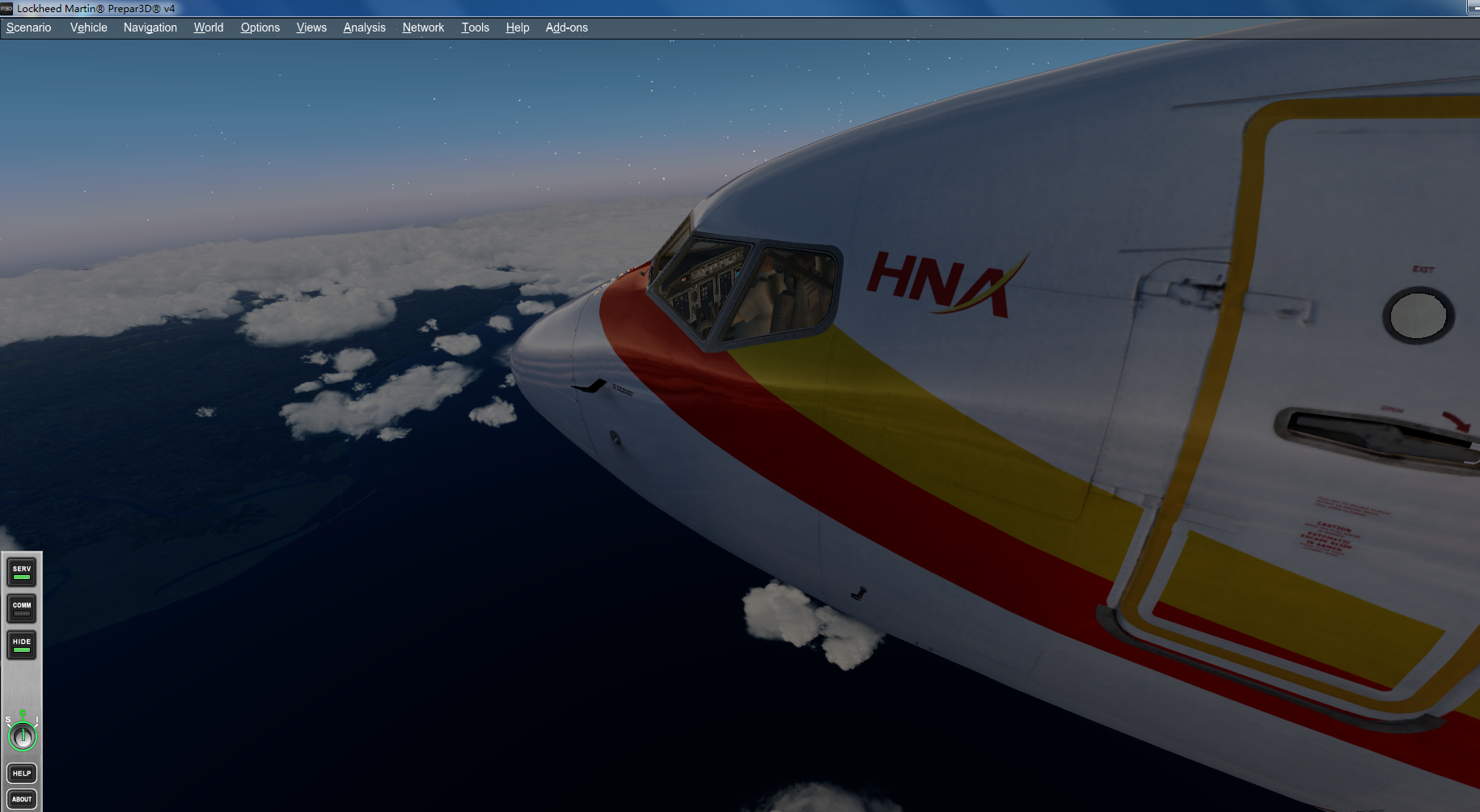Open the World menu

pyautogui.click(x=208, y=27)
